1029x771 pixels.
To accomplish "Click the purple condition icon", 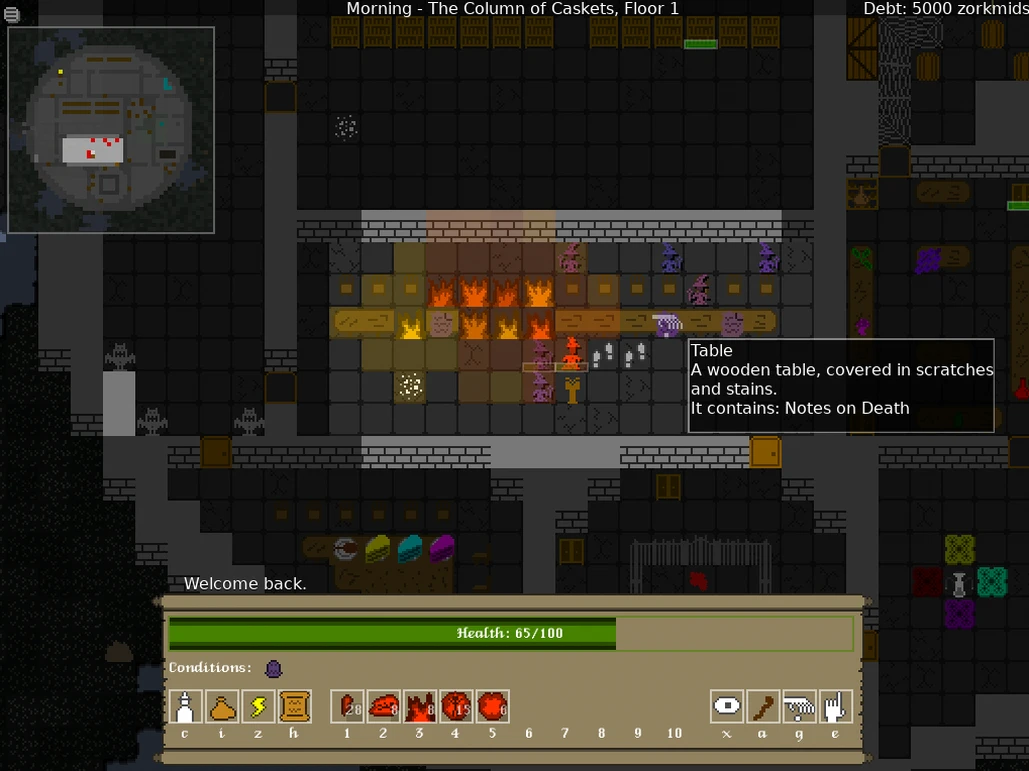I will click(273, 668).
